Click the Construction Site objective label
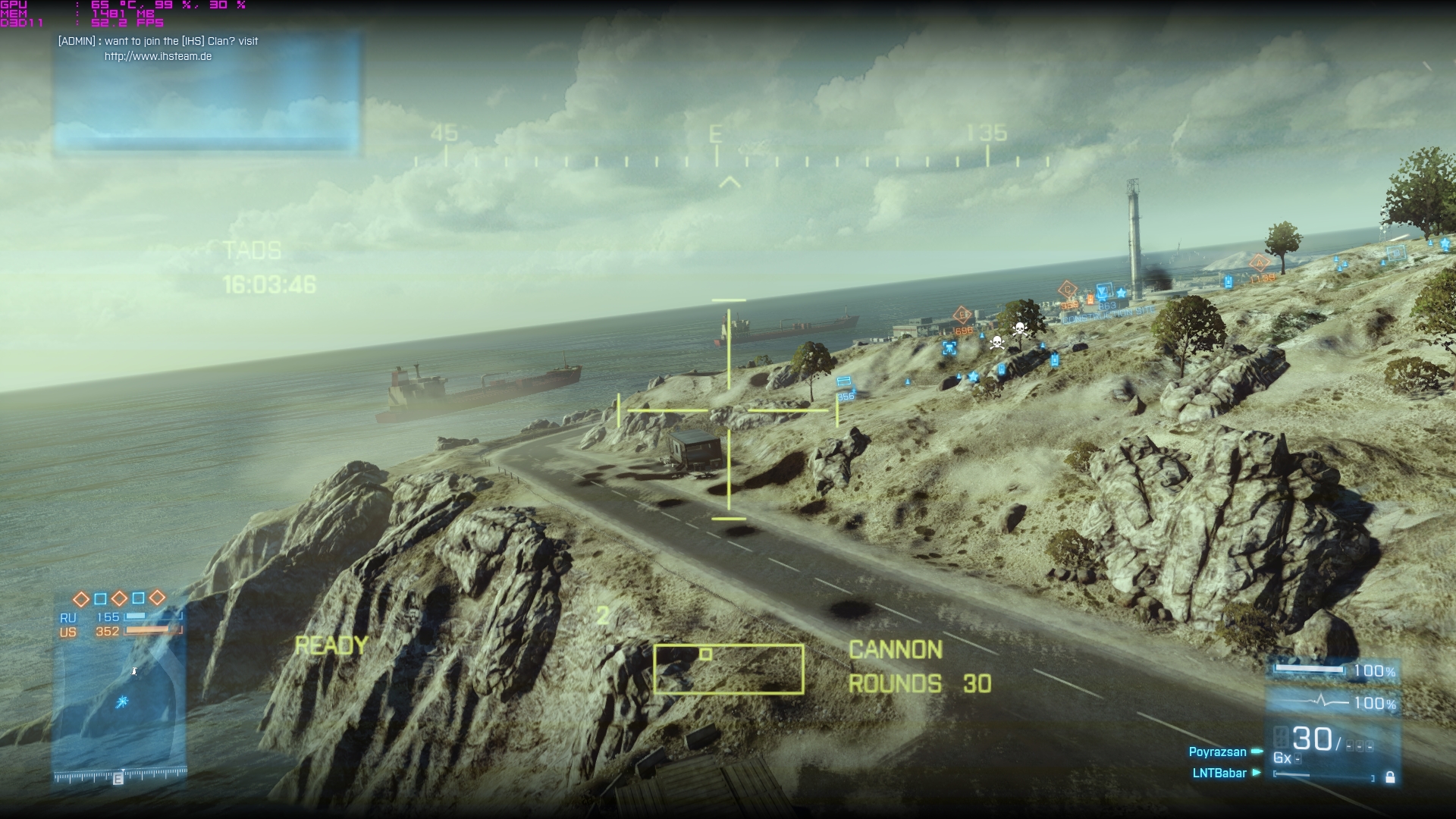The width and height of the screenshot is (1456, 819). point(1109,313)
